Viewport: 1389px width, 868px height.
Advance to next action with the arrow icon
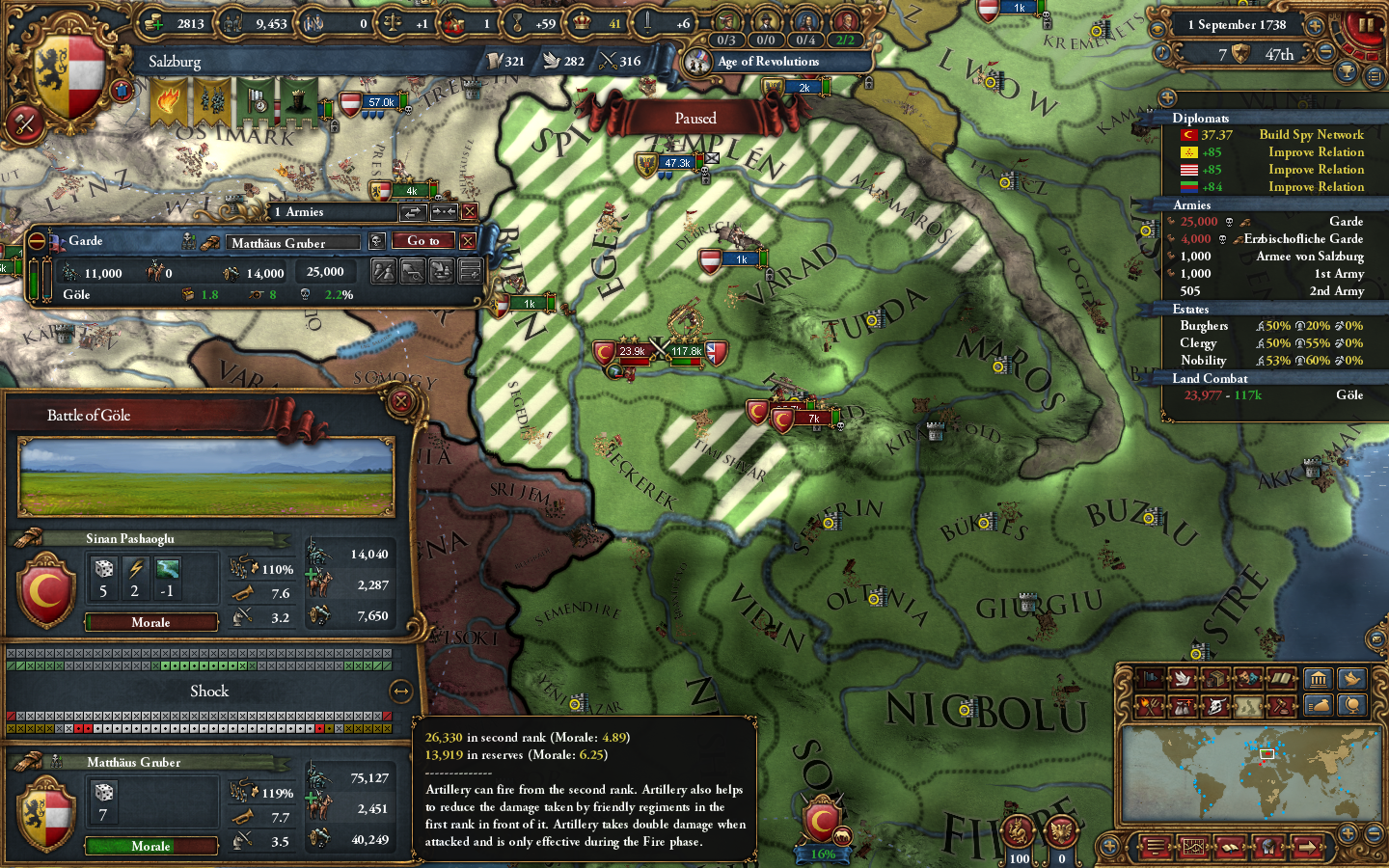coord(1309,848)
